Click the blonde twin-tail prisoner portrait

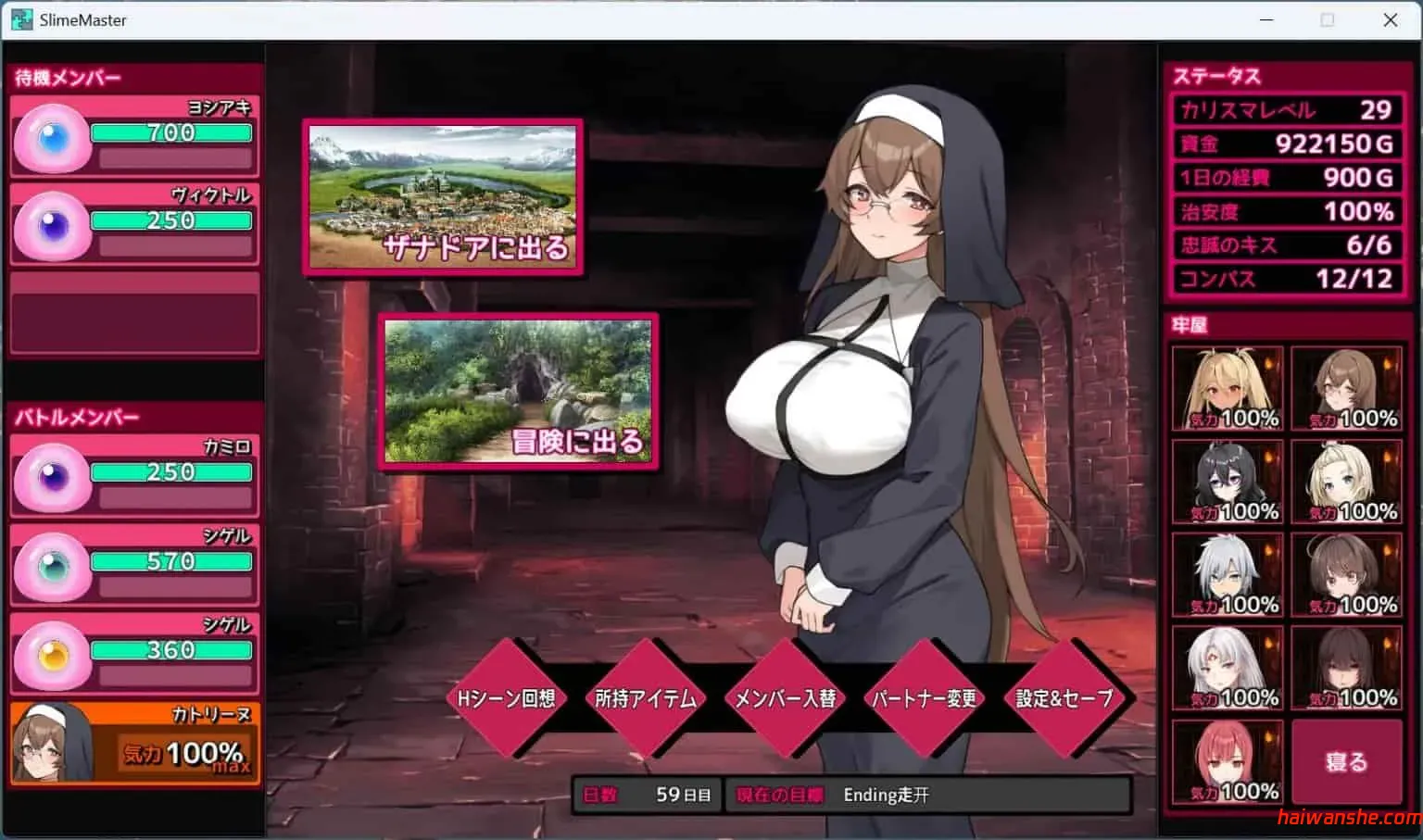pos(1227,387)
